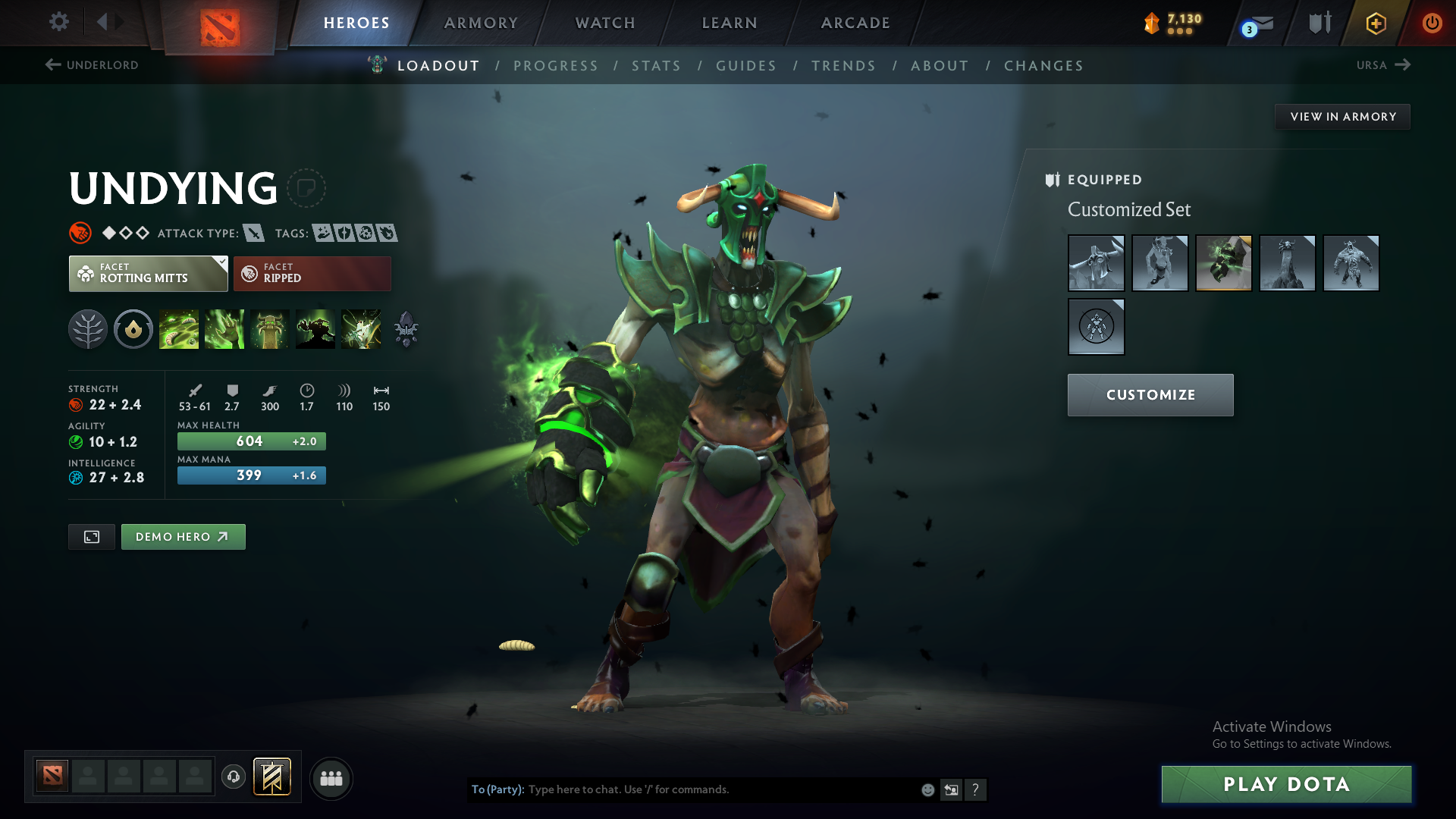The image size is (1456, 819).
Task: Click the friends list icon near chat bar
Action: (331, 778)
